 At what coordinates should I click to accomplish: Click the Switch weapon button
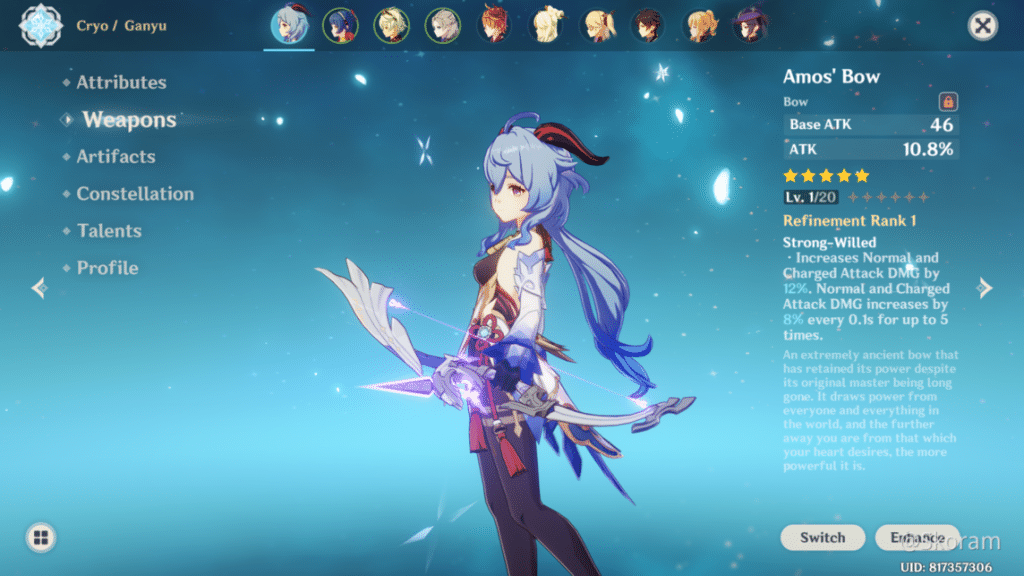pos(822,537)
